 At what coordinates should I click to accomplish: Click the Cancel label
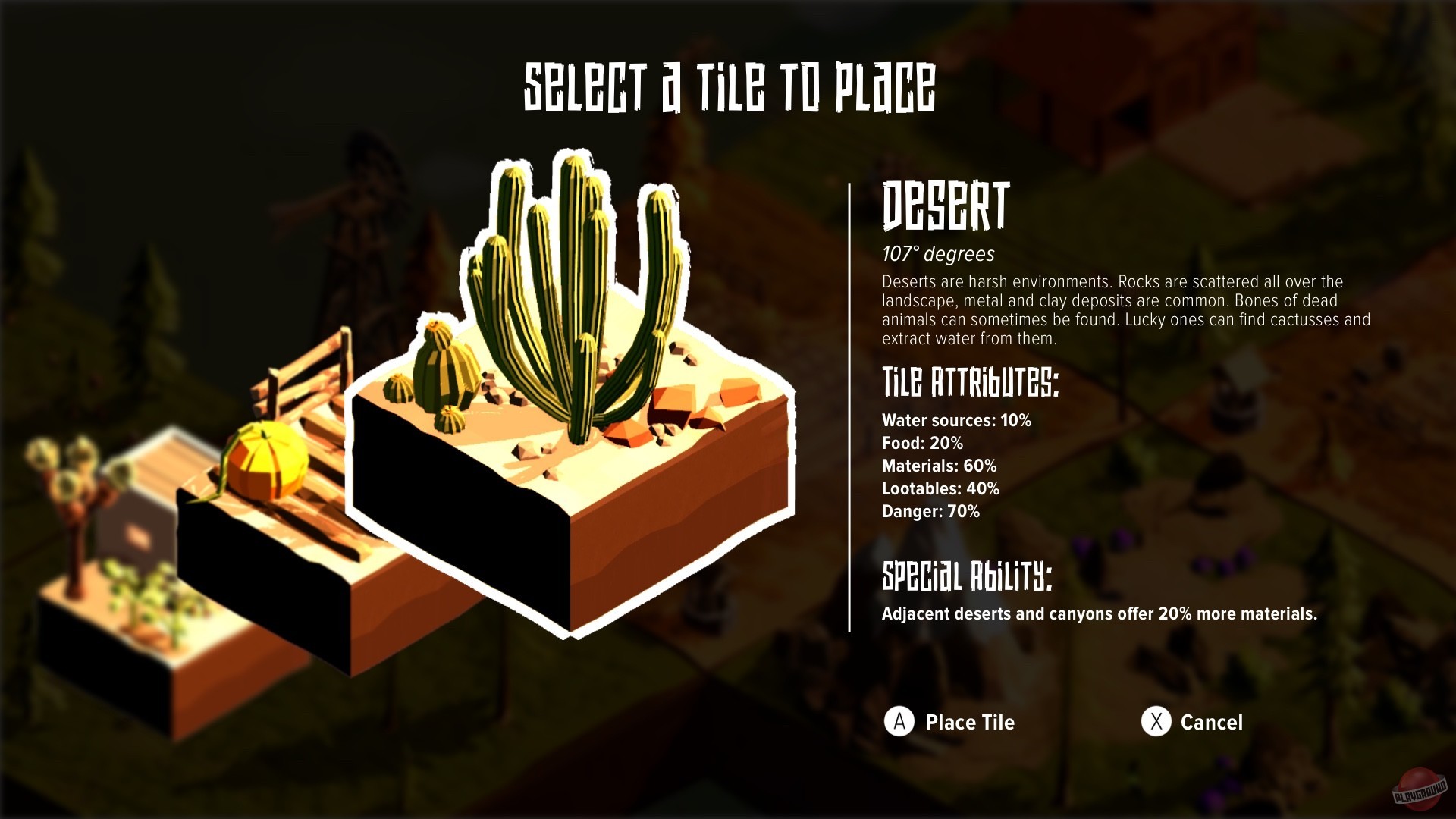coord(1211,723)
